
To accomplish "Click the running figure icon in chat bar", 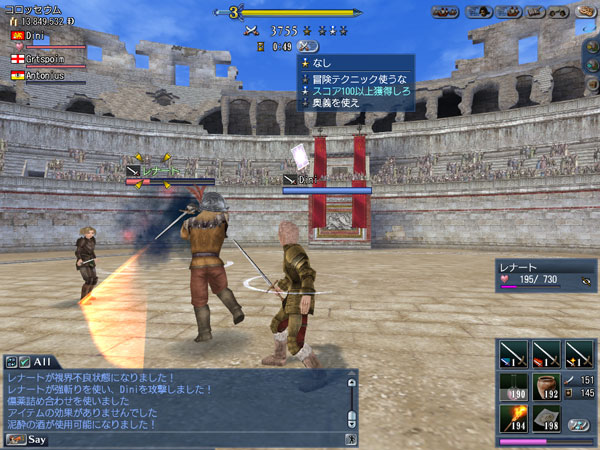I will point(351,438).
